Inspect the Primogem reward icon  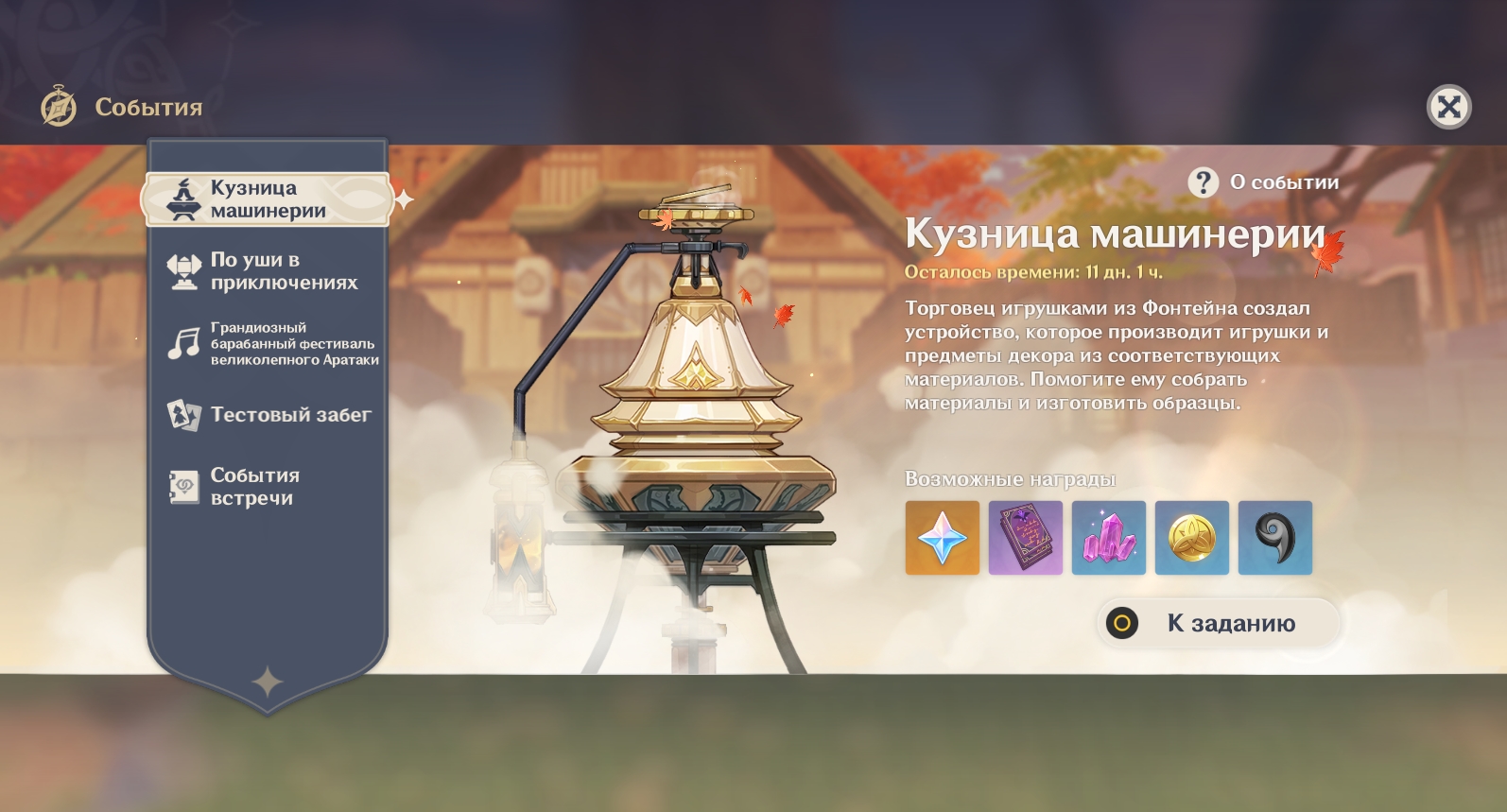pos(943,538)
